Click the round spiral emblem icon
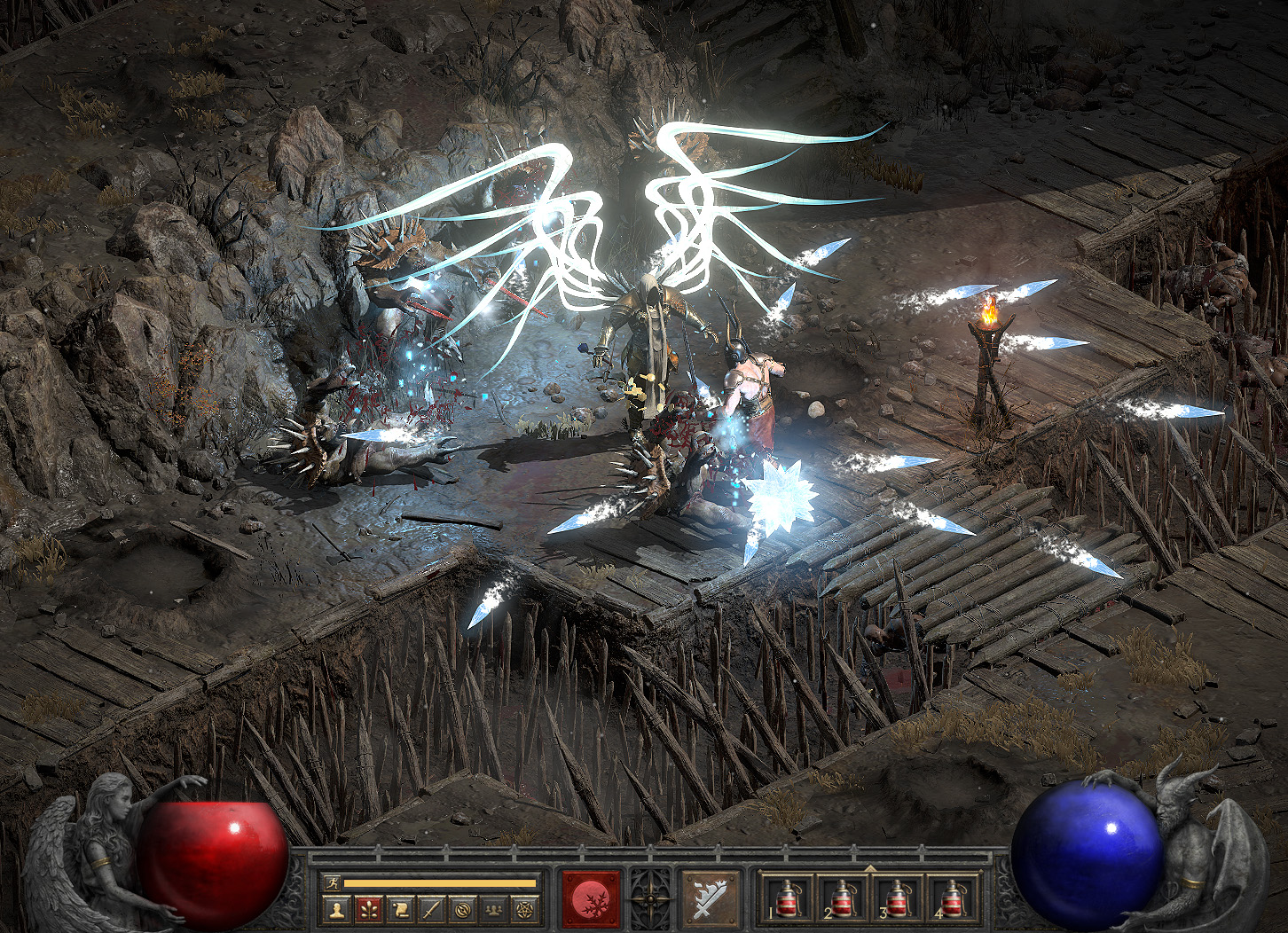1288x933 pixels. click(461, 909)
